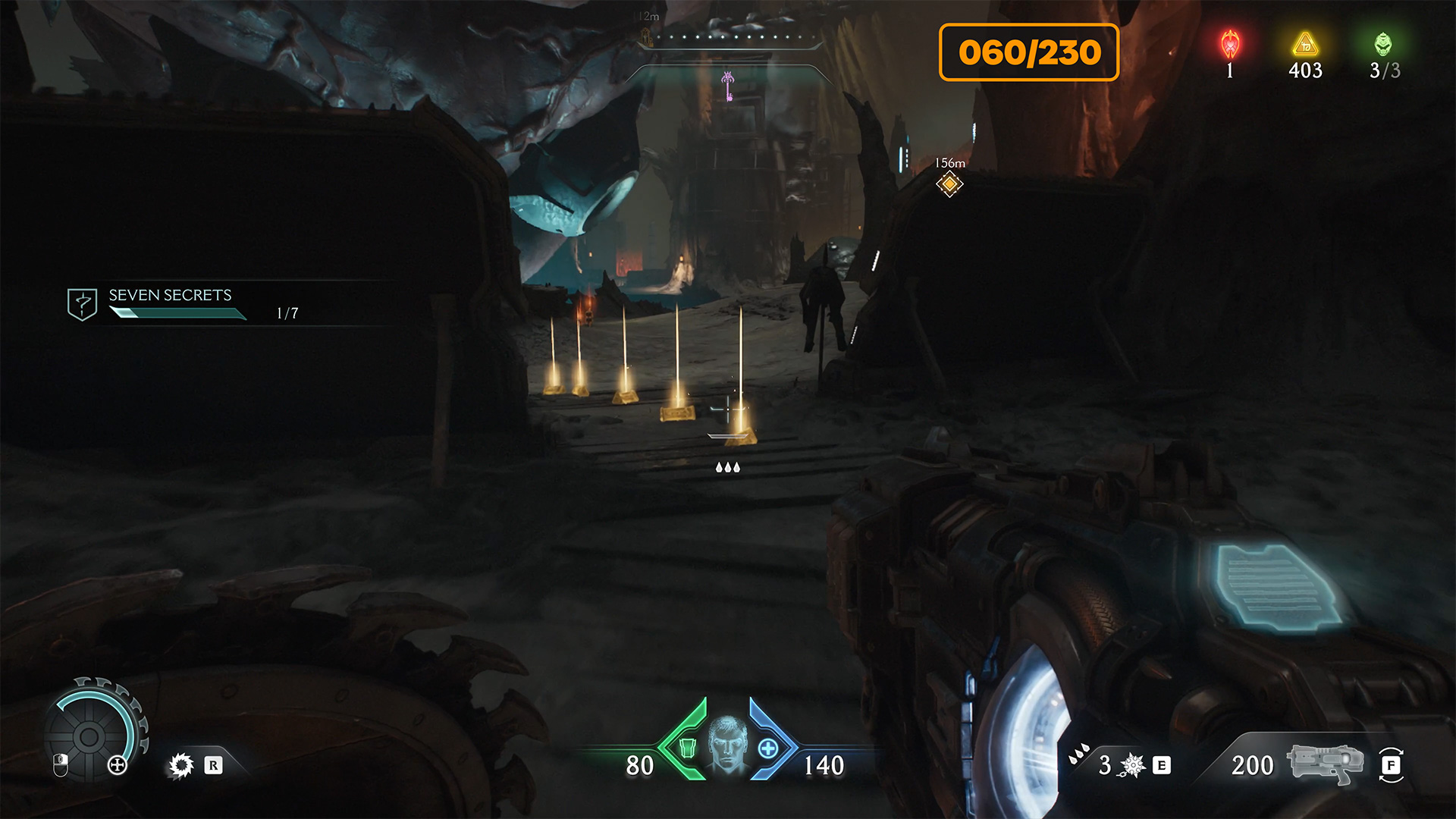Click the shield-with-question-mark challenge icon

[82, 304]
